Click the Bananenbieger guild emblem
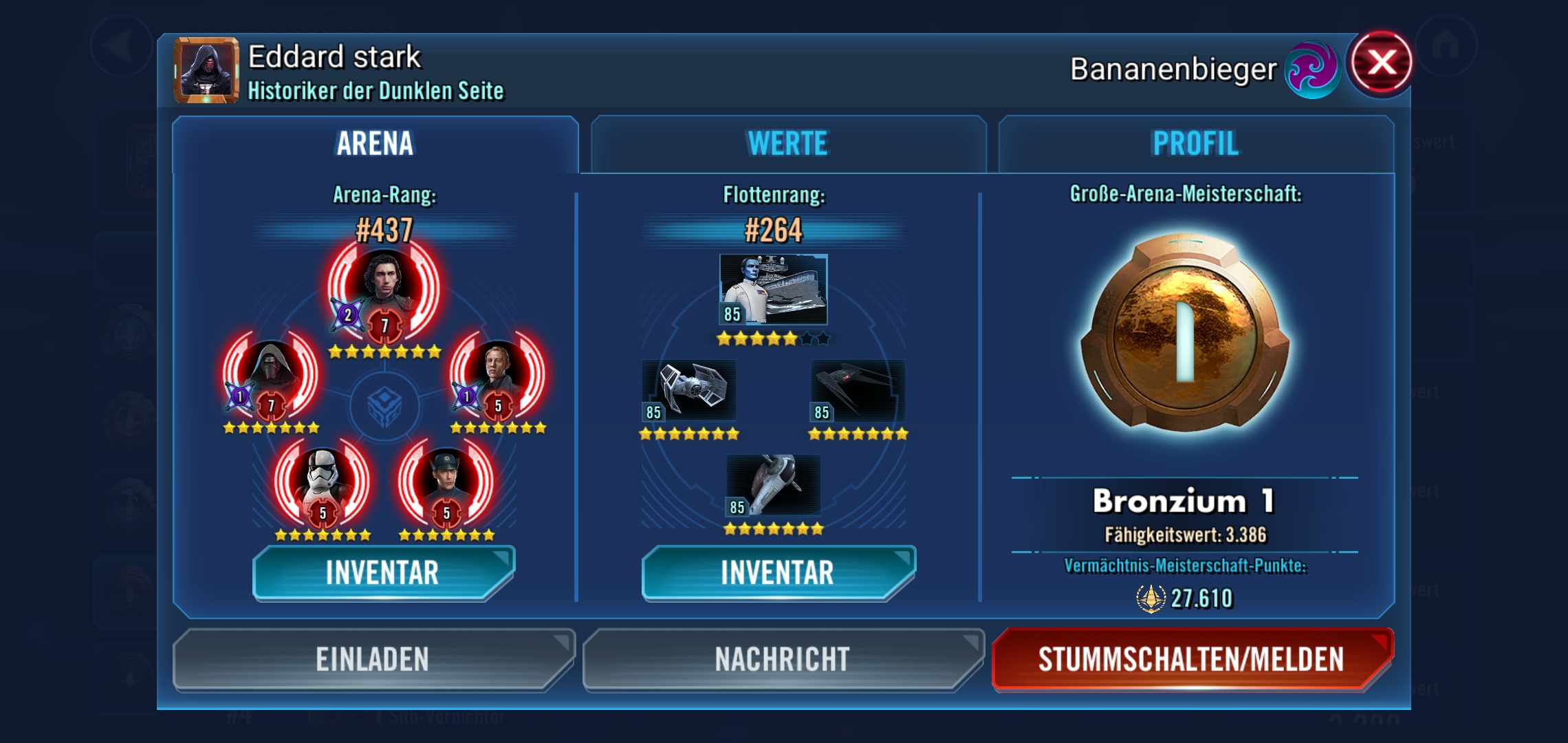This screenshot has width=1568, height=743. coord(1311,70)
